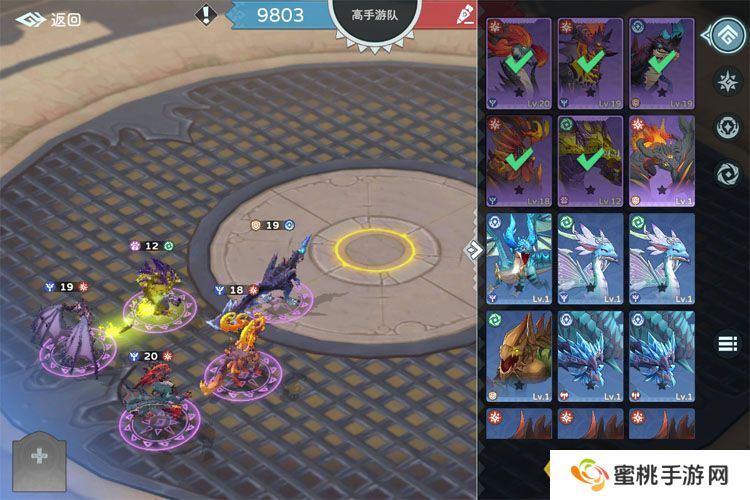Open the list sort menu icon
750x500 pixels.
coord(727,344)
